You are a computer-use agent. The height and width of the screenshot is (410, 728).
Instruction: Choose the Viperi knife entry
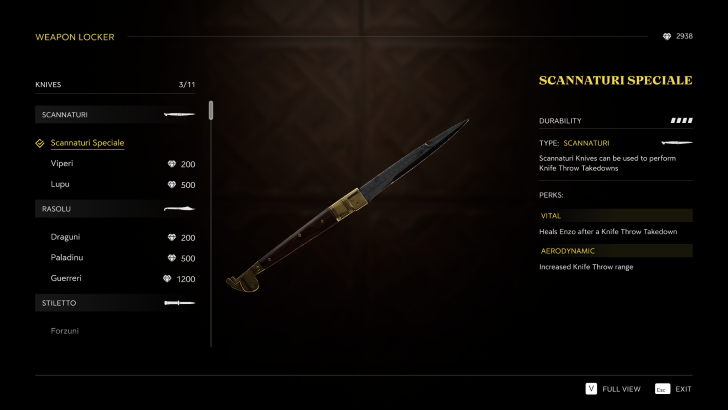click(x=62, y=163)
